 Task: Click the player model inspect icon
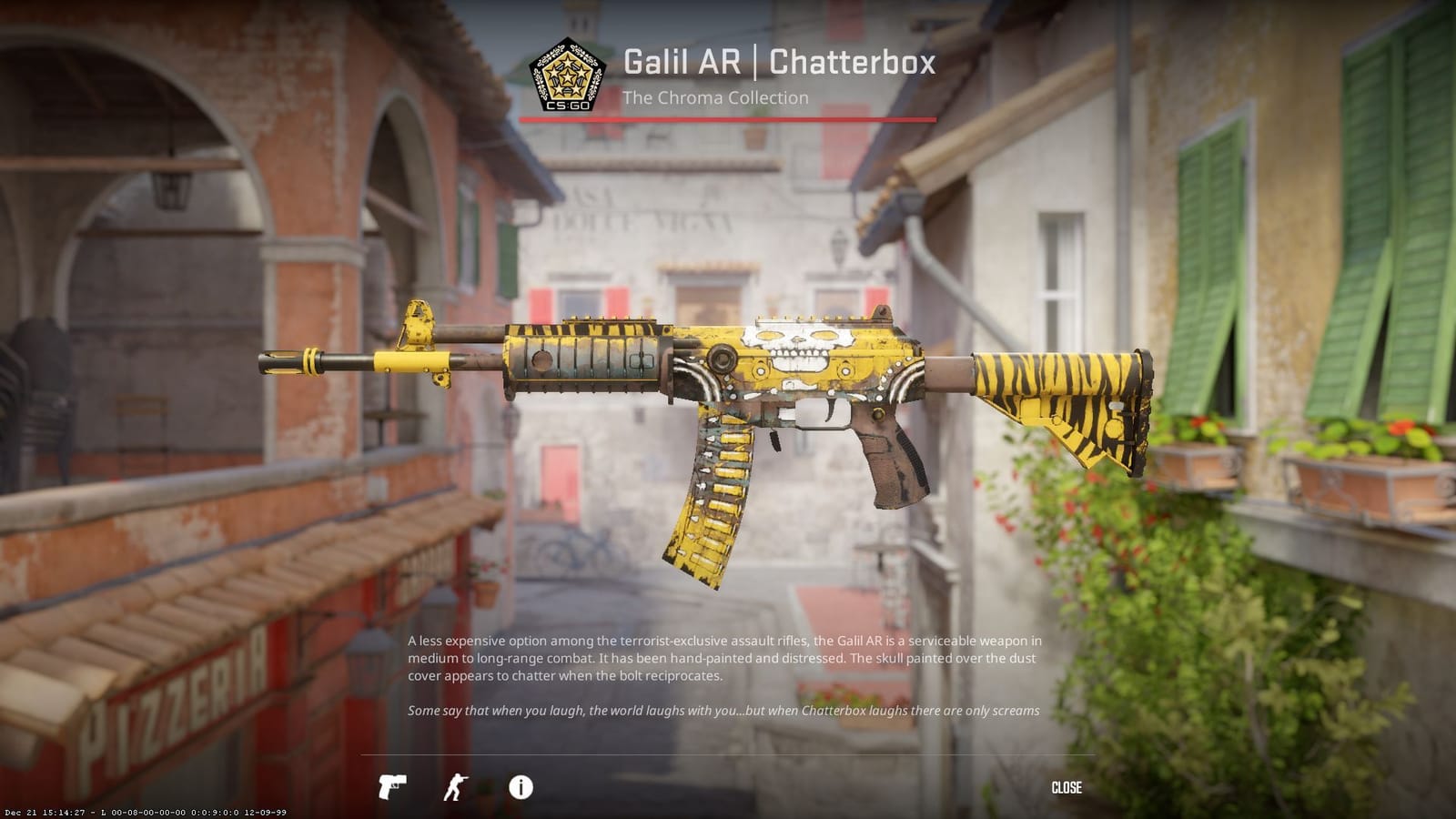pos(455,788)
